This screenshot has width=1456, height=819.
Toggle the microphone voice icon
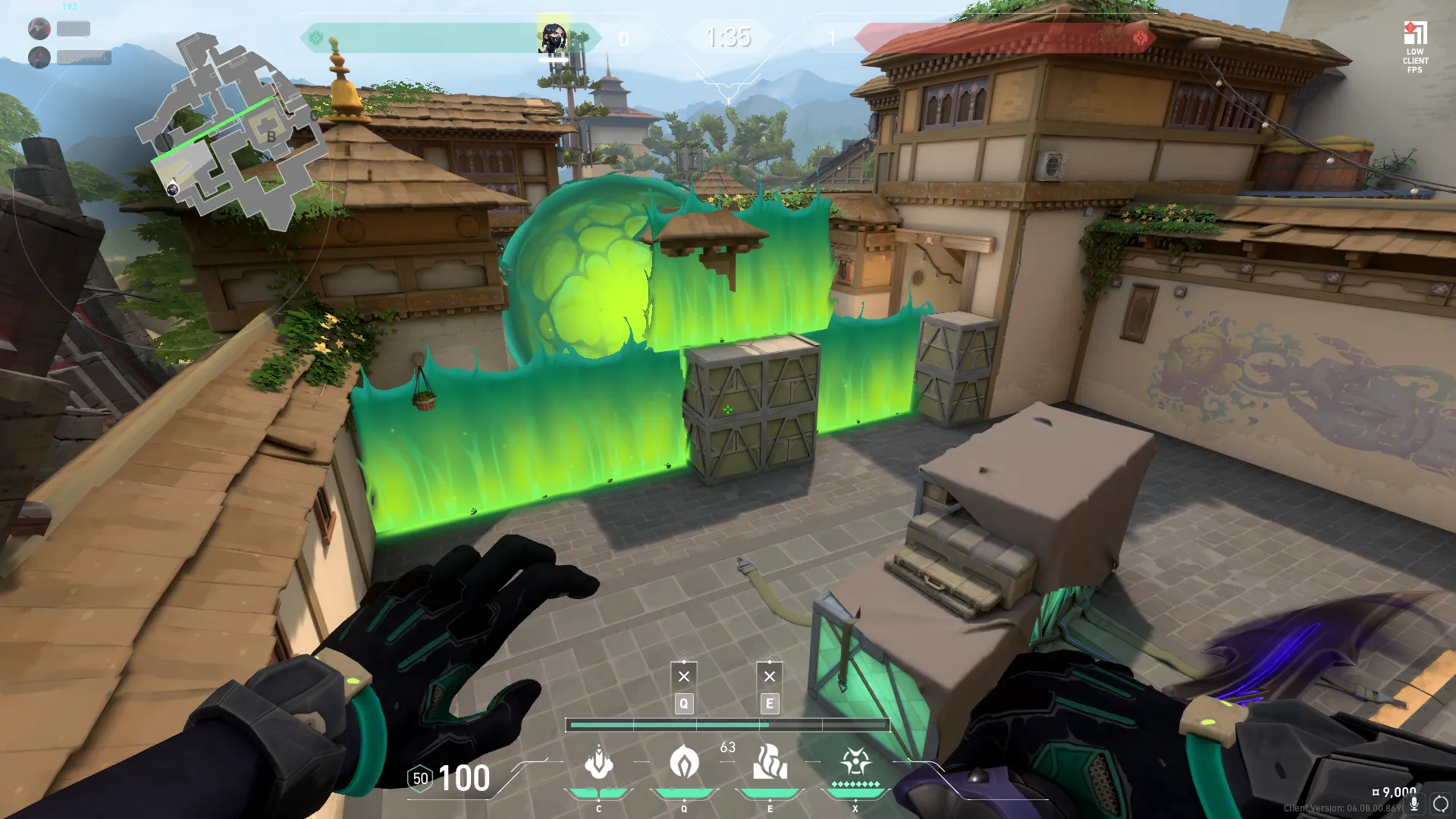[x=1414, y=804]
